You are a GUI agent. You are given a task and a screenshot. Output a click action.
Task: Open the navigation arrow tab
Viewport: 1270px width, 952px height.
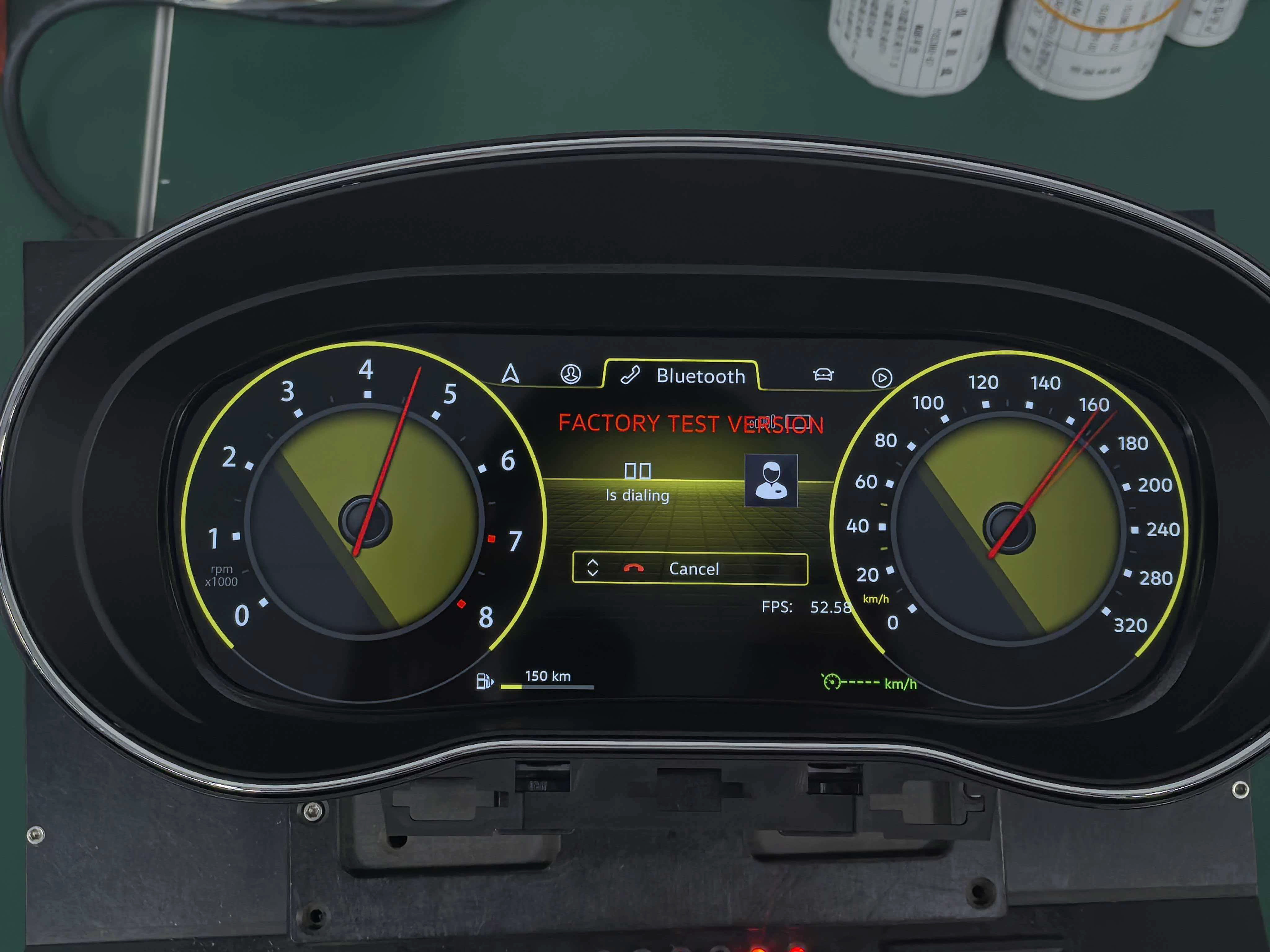click(510, 373)
